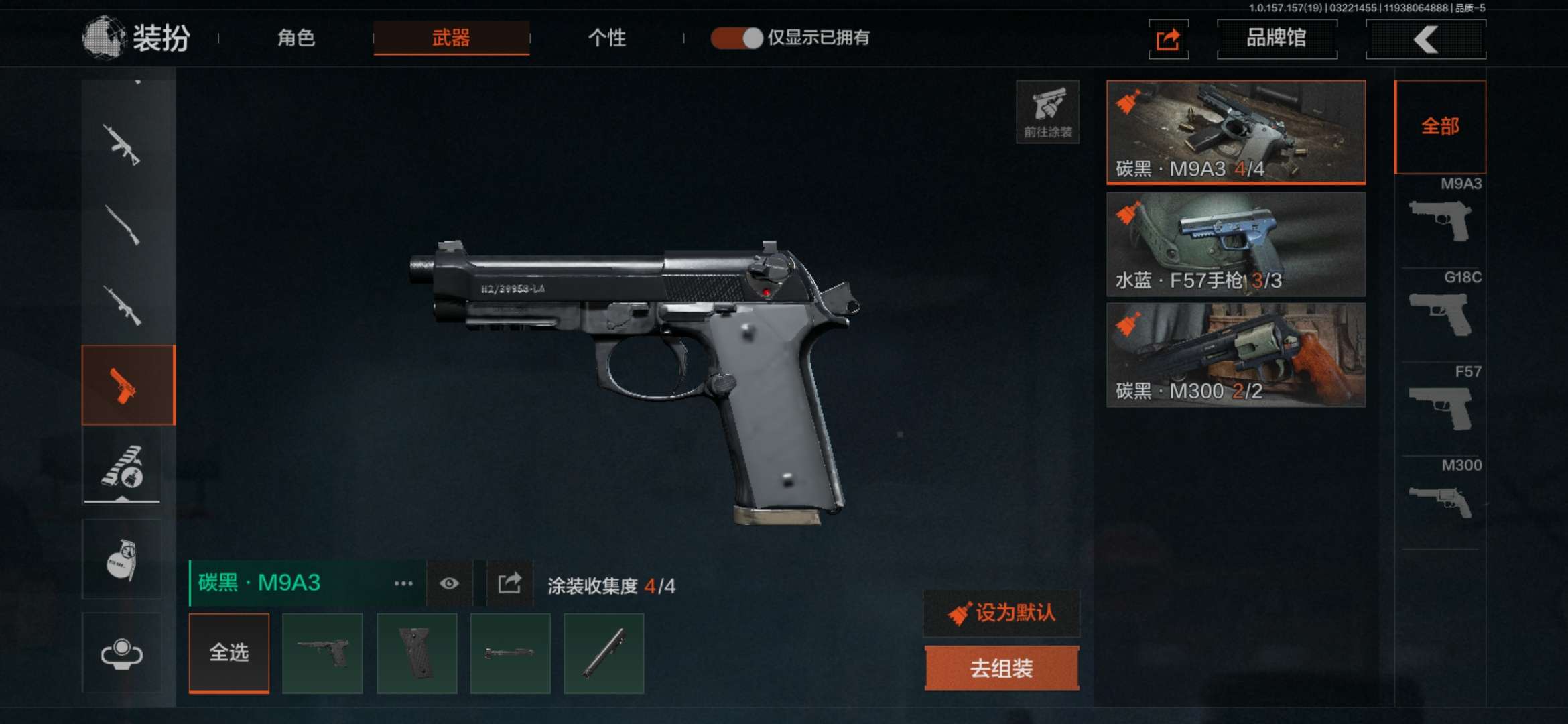This screenshot has width=1568, height=724.
Task: Go back with the arrow button
Action: 1425,39
